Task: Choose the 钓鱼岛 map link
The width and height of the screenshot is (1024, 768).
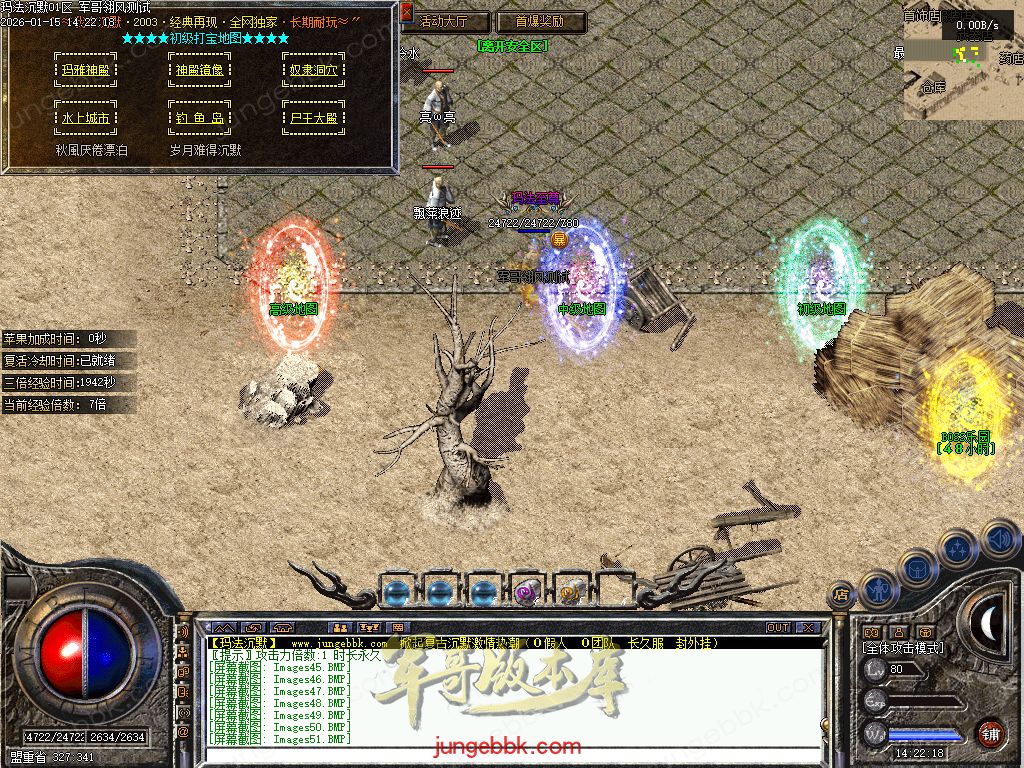Action: point(198,117)
